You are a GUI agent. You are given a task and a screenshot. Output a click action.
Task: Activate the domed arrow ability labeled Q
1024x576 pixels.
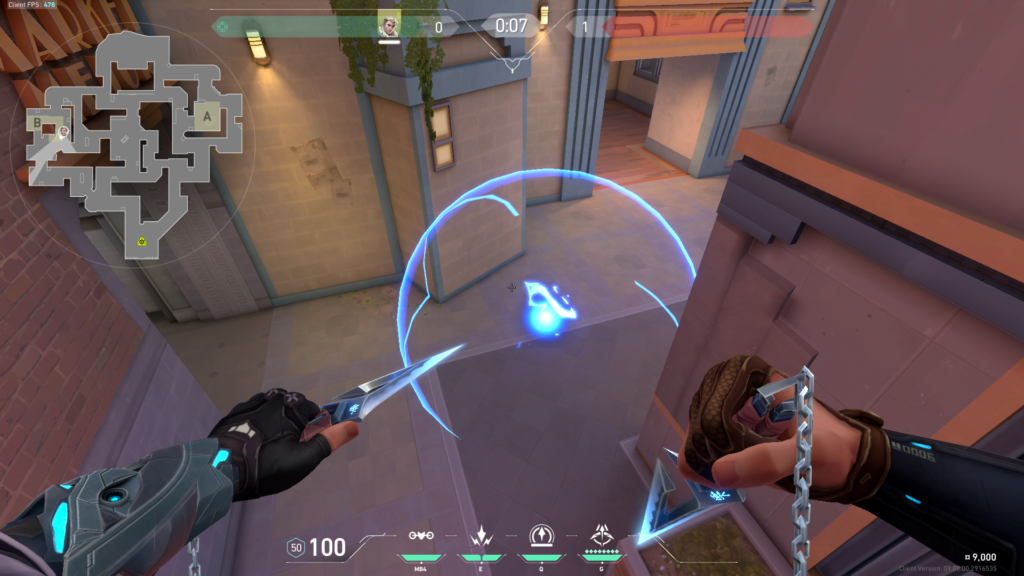click(x=541, y=535)
